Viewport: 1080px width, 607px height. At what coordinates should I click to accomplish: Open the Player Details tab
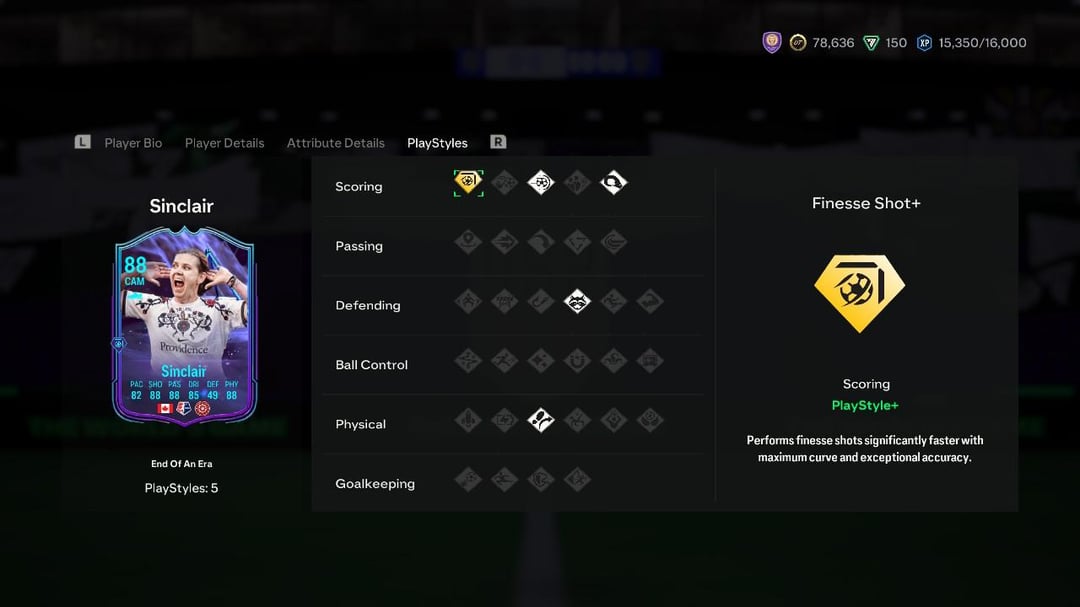click(x=224, y=143)
